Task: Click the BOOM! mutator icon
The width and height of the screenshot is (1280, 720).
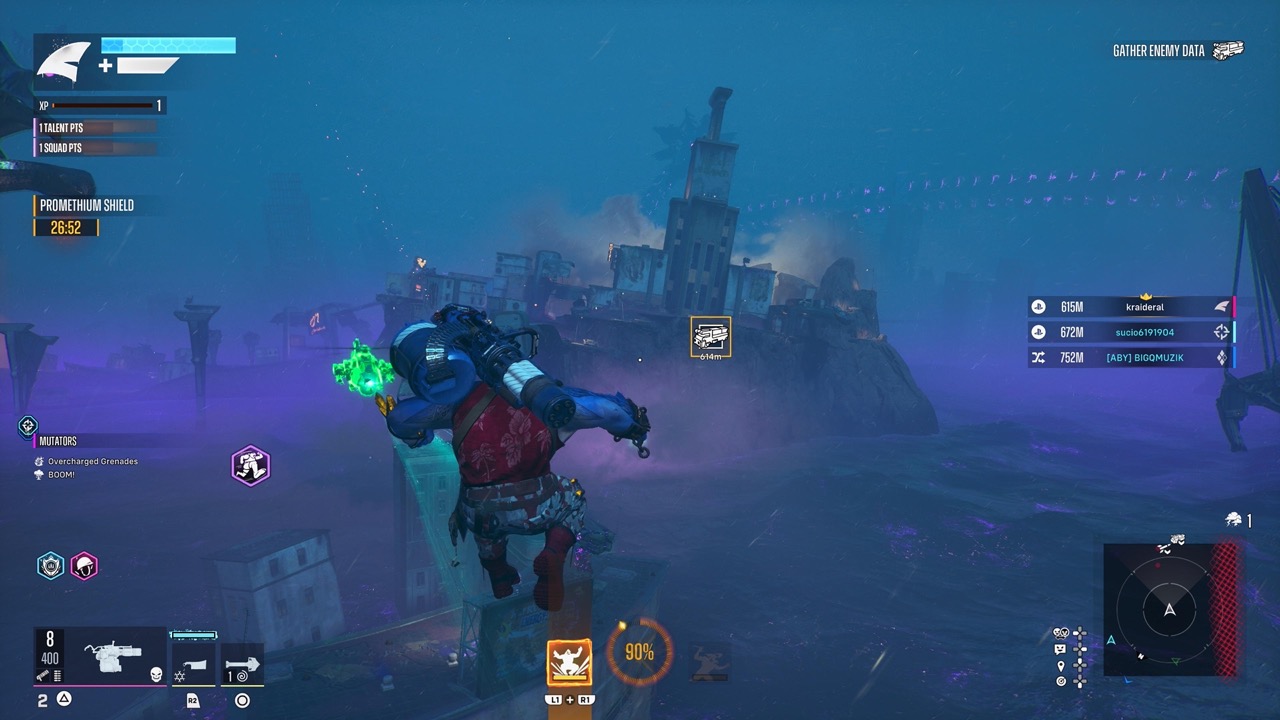Action: coord(37,475)
